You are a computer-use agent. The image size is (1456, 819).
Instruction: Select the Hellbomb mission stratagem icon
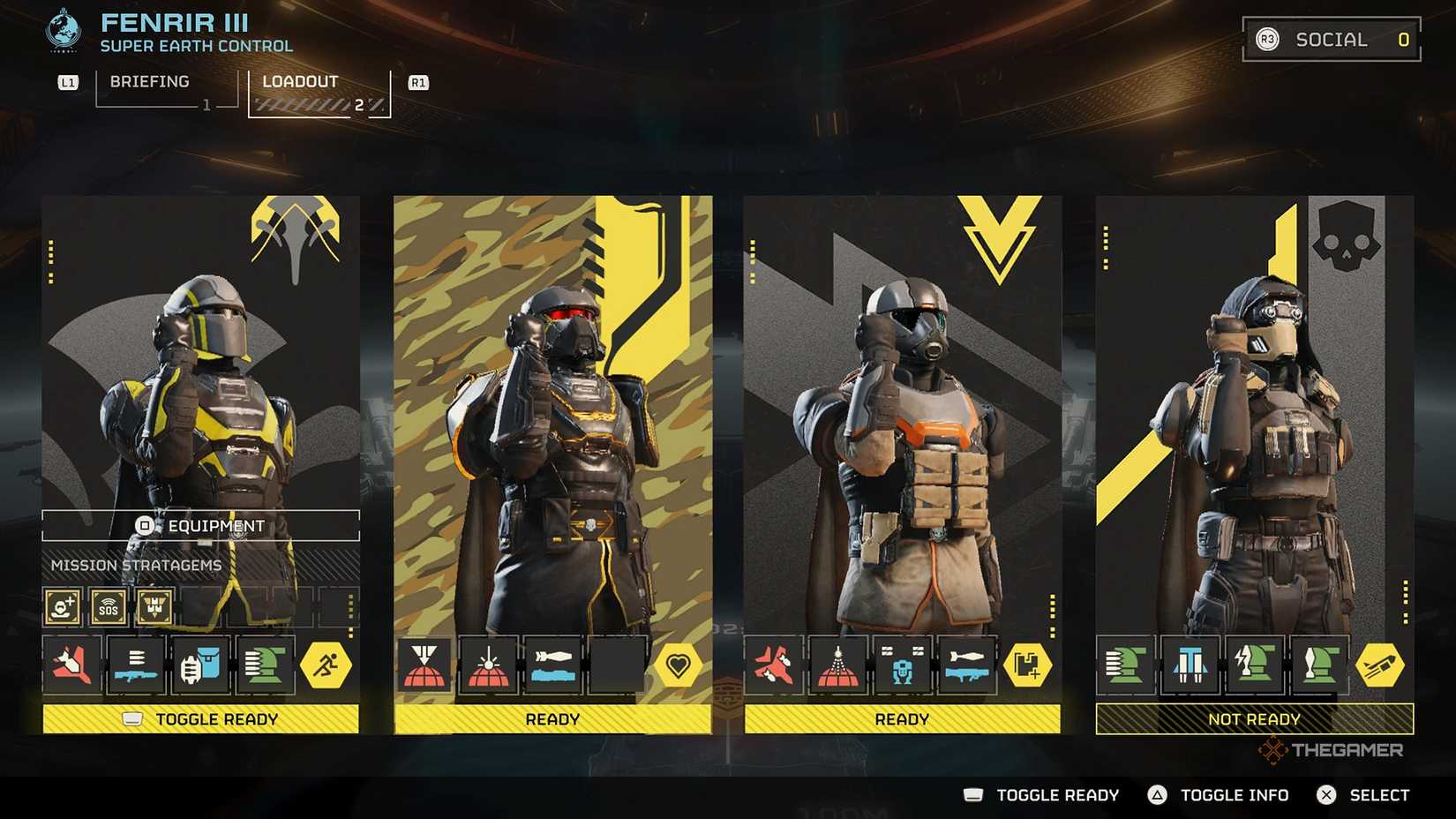[154, 607]
